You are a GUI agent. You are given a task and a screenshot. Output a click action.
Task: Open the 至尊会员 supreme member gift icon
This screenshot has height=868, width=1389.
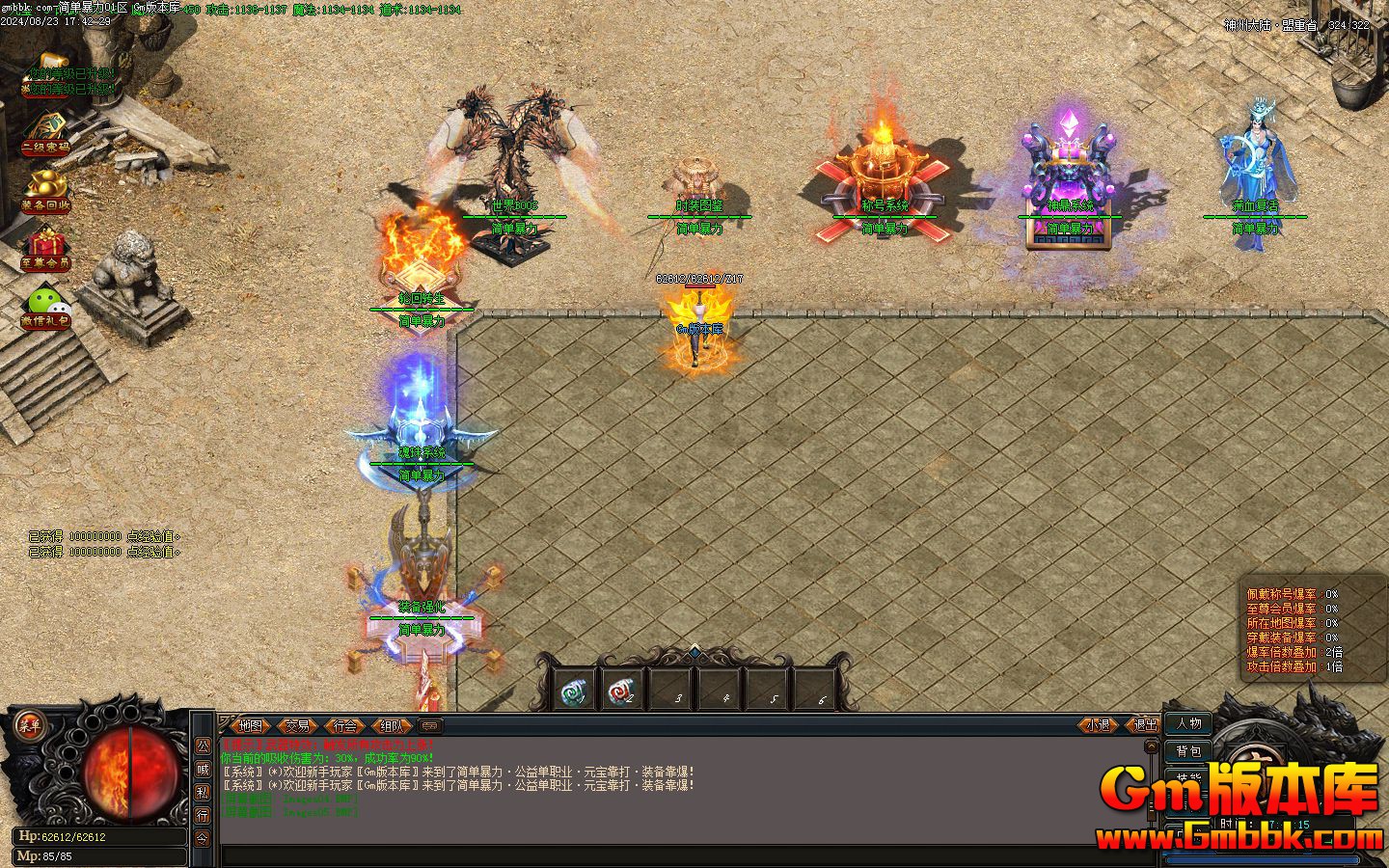pos(45,248)
